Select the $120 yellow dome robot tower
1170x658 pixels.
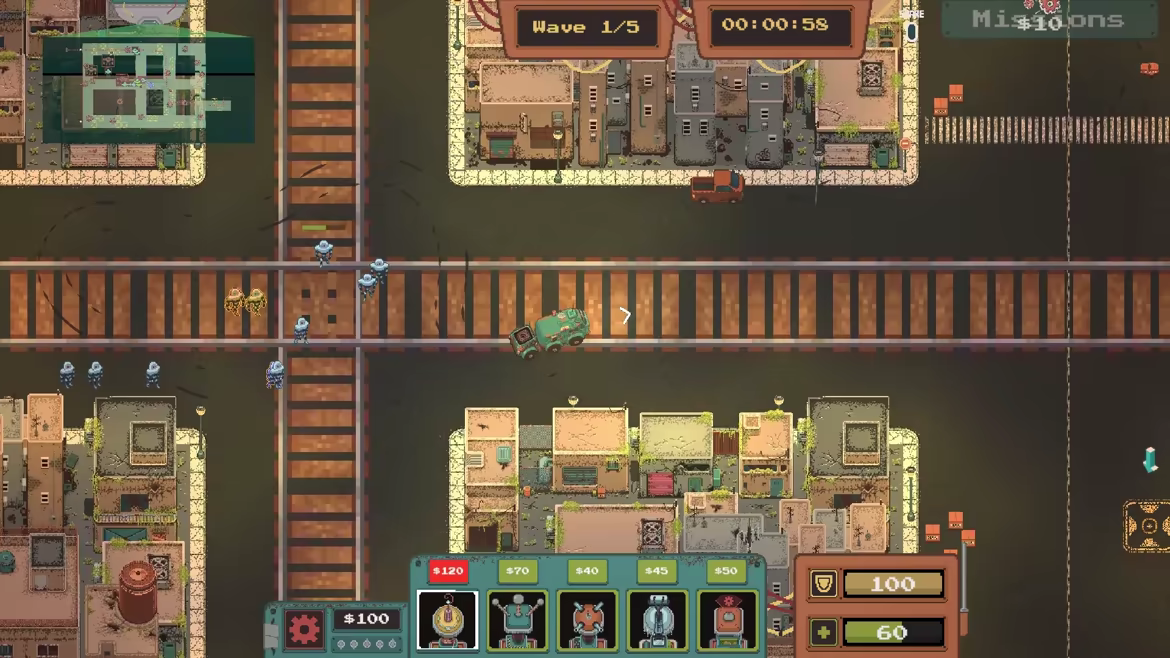coord(447,620)
